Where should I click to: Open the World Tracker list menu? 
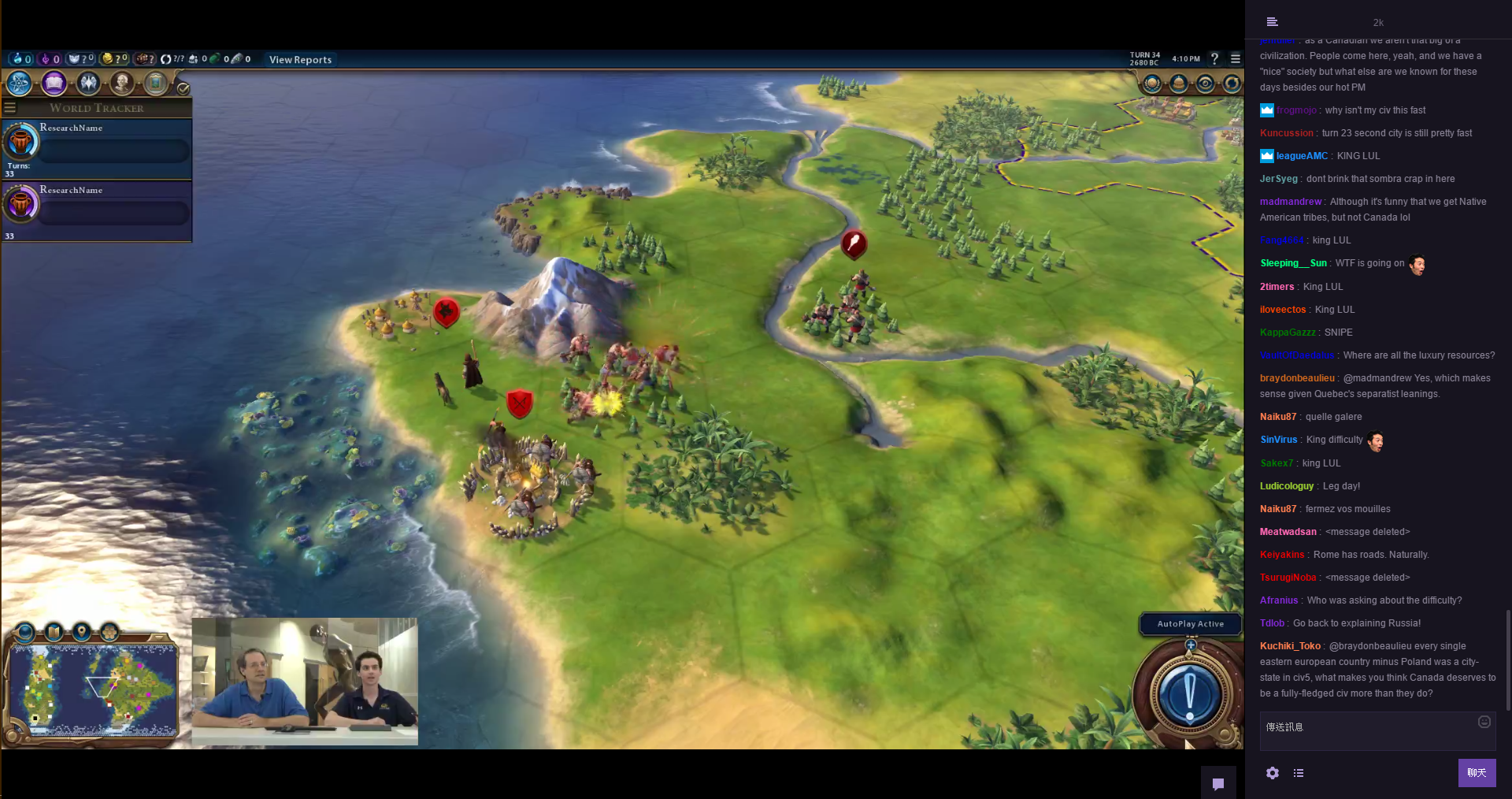10,108
